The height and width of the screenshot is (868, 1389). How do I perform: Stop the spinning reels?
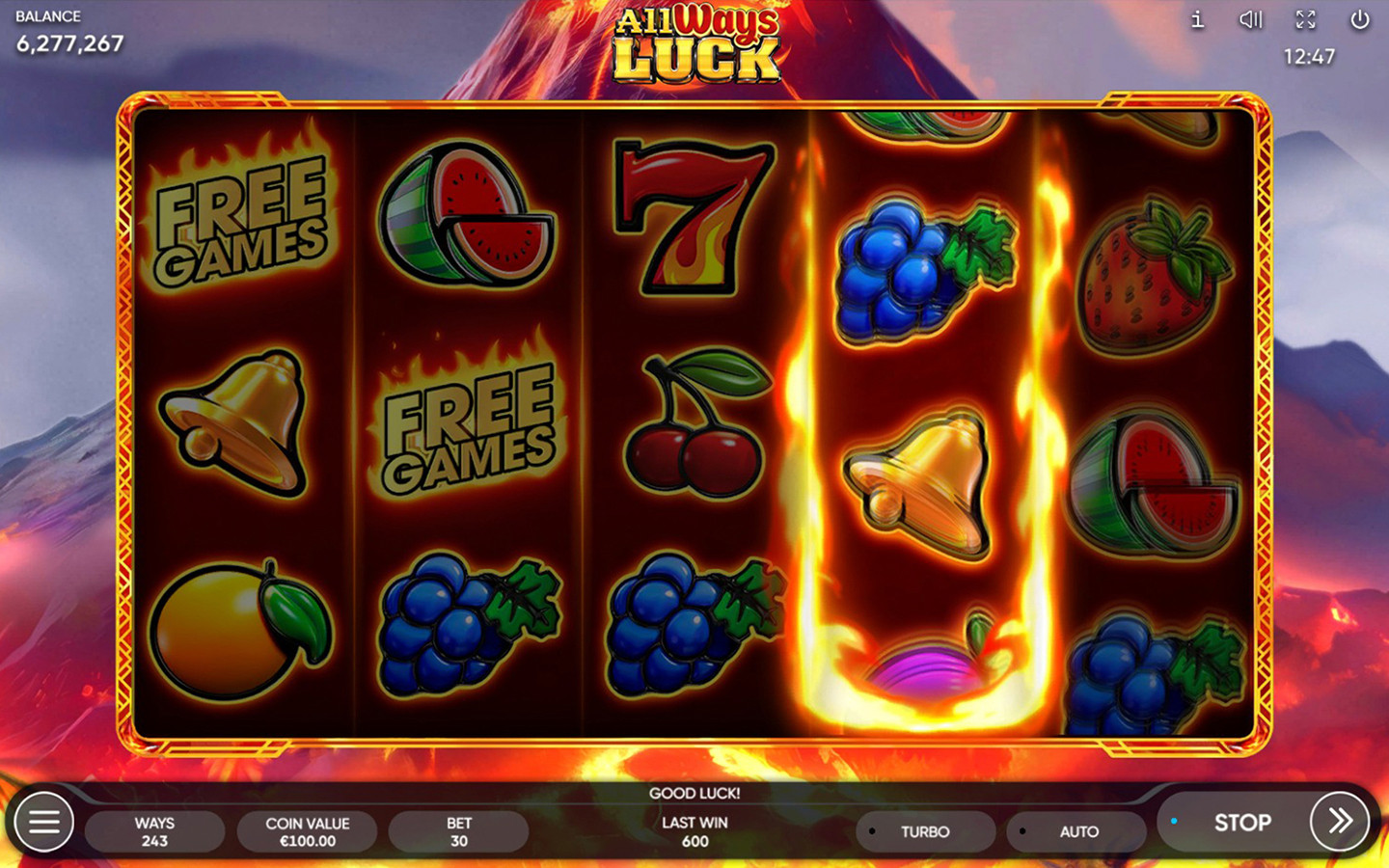tap(1241, 823)
